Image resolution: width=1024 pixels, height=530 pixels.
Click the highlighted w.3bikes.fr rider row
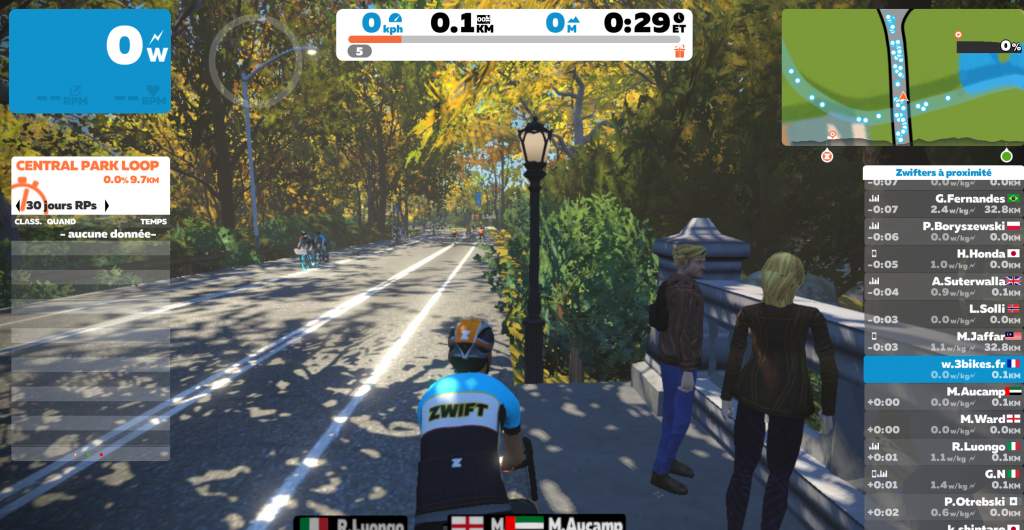pyautogui.click(x=942, y=369)
